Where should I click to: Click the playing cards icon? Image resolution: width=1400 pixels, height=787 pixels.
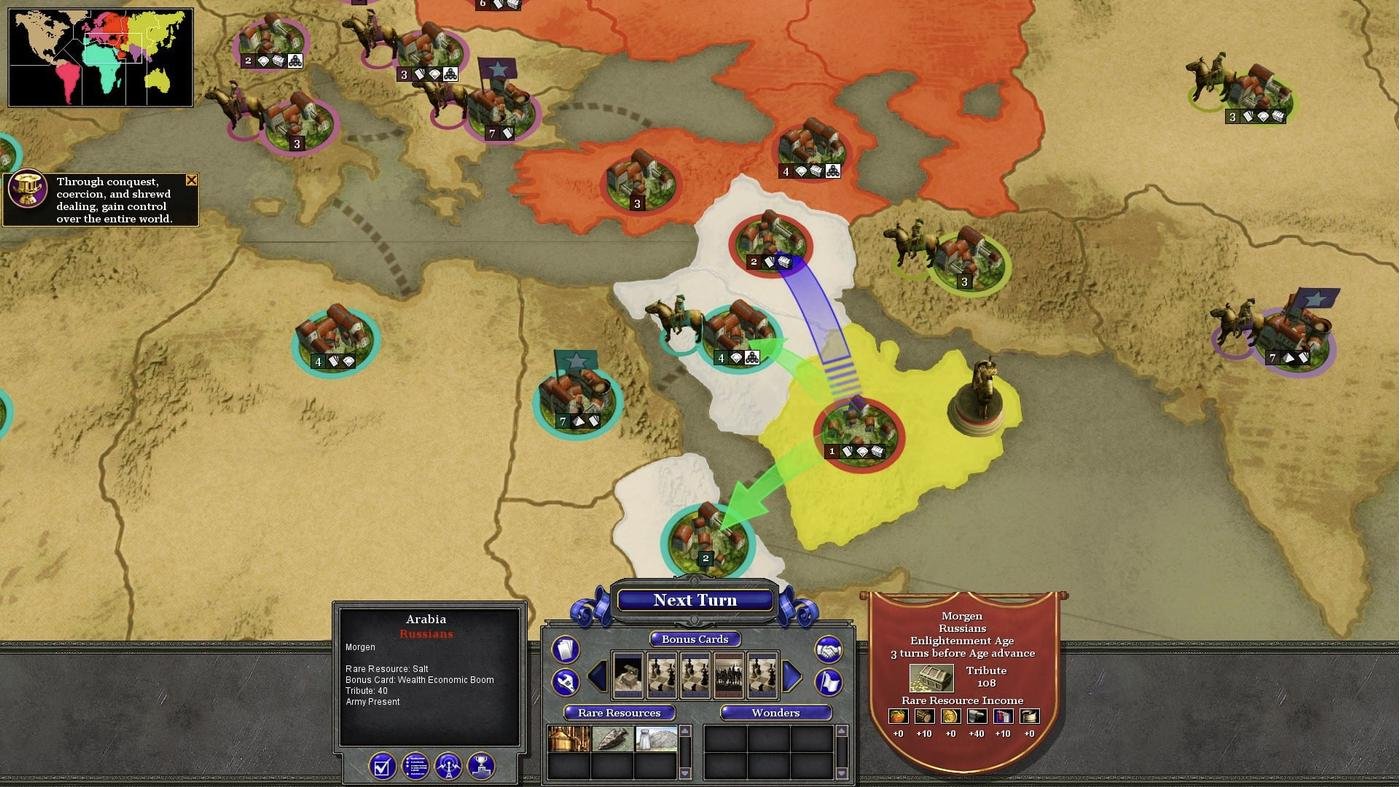565,650
